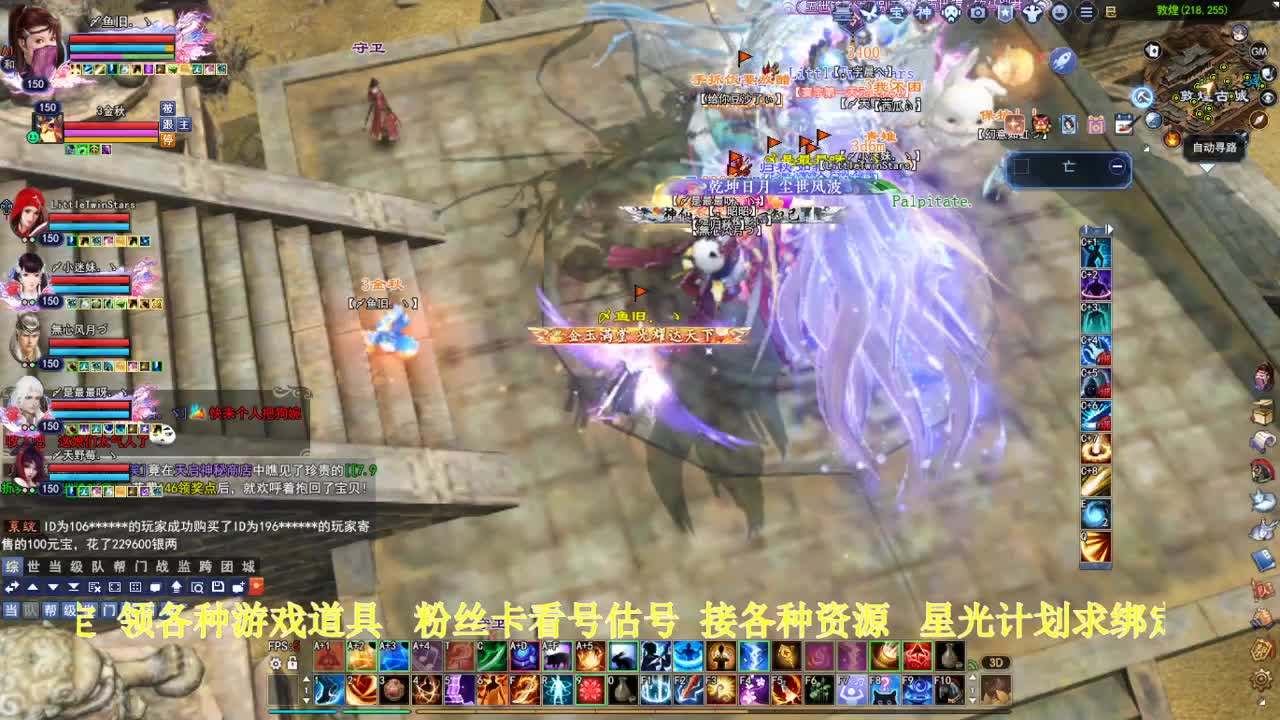Click the double down-arrow in the chat toolbar
Screen dimensions: 1280x720
(72, 586)
